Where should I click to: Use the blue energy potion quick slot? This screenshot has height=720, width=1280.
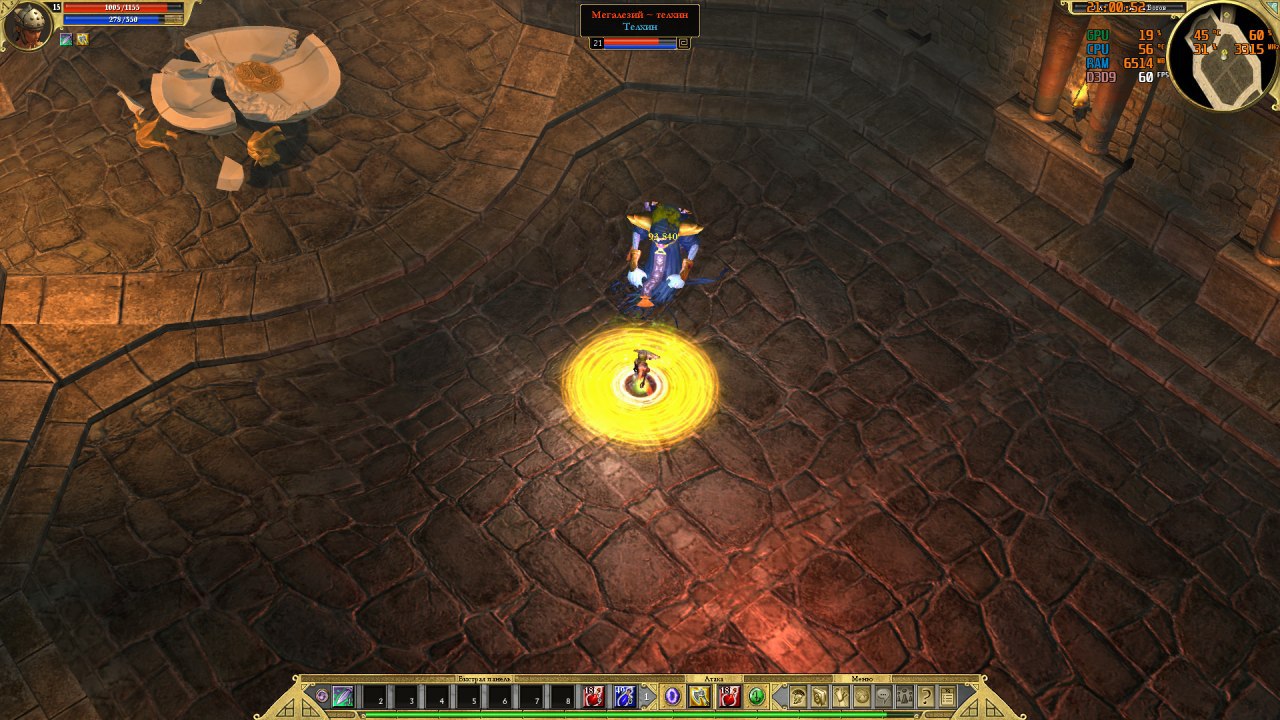pyautogui.click(x=624, y=696)
